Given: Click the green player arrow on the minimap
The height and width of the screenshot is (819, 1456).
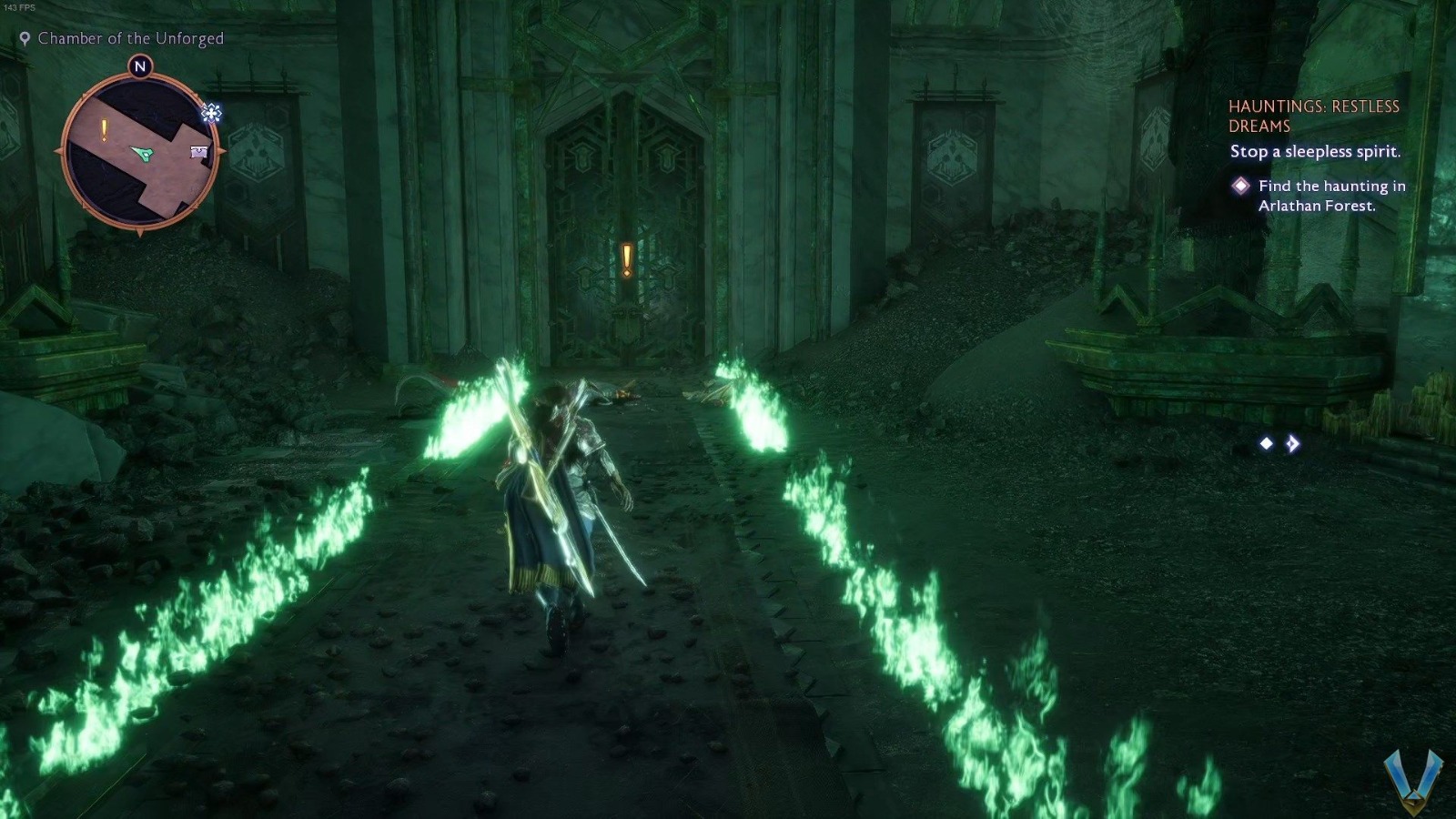Looking at the screenshot, I should point(143,153).
